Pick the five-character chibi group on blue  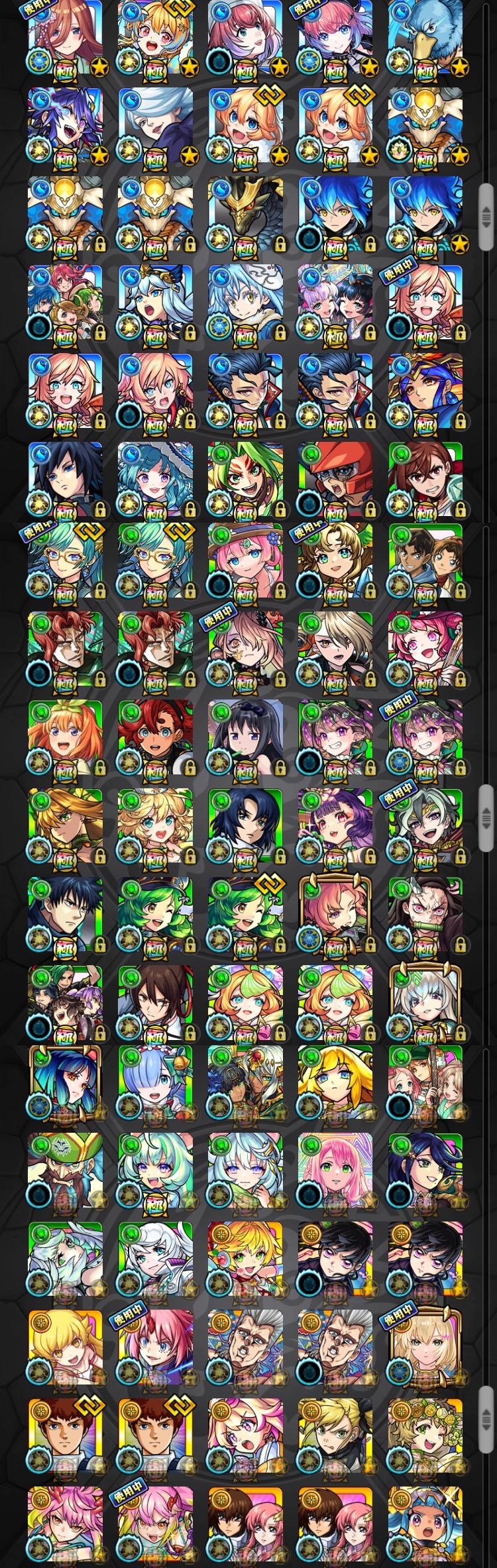coord(65,303)
